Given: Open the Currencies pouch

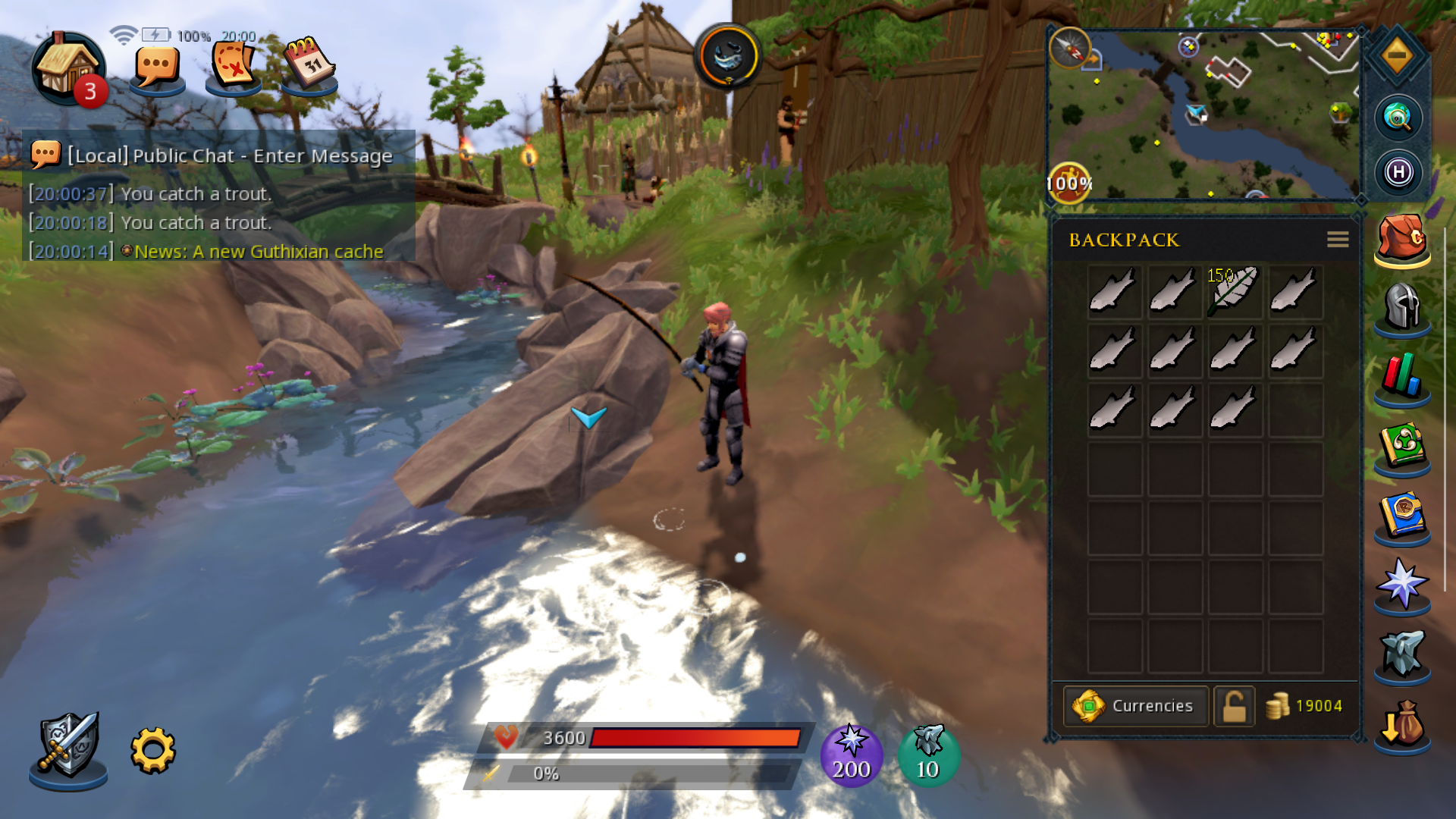Looking at the screenshot, I should pos(1135,706).
